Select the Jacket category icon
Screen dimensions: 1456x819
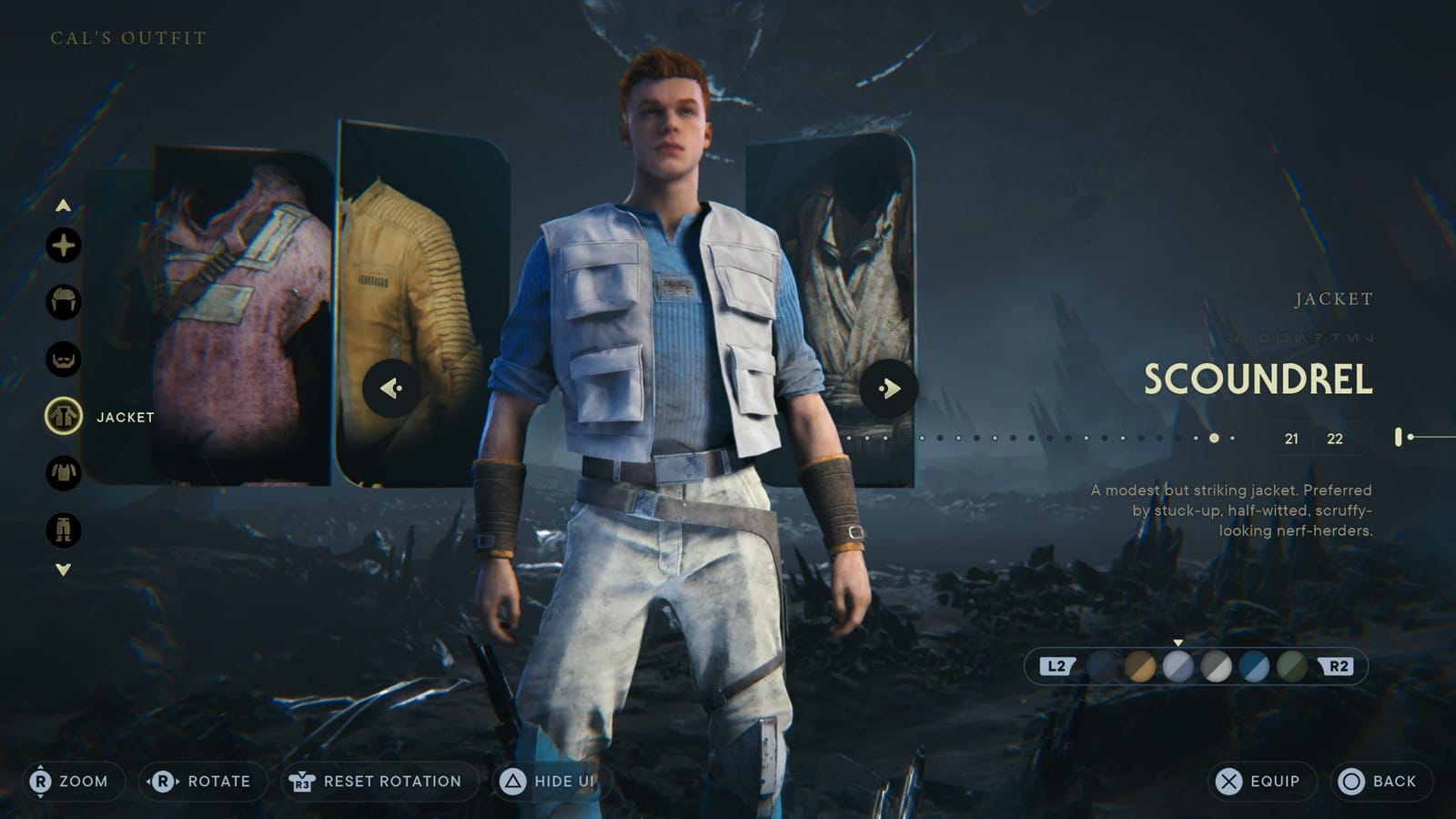pyautogui.click(x=62, y=416)
